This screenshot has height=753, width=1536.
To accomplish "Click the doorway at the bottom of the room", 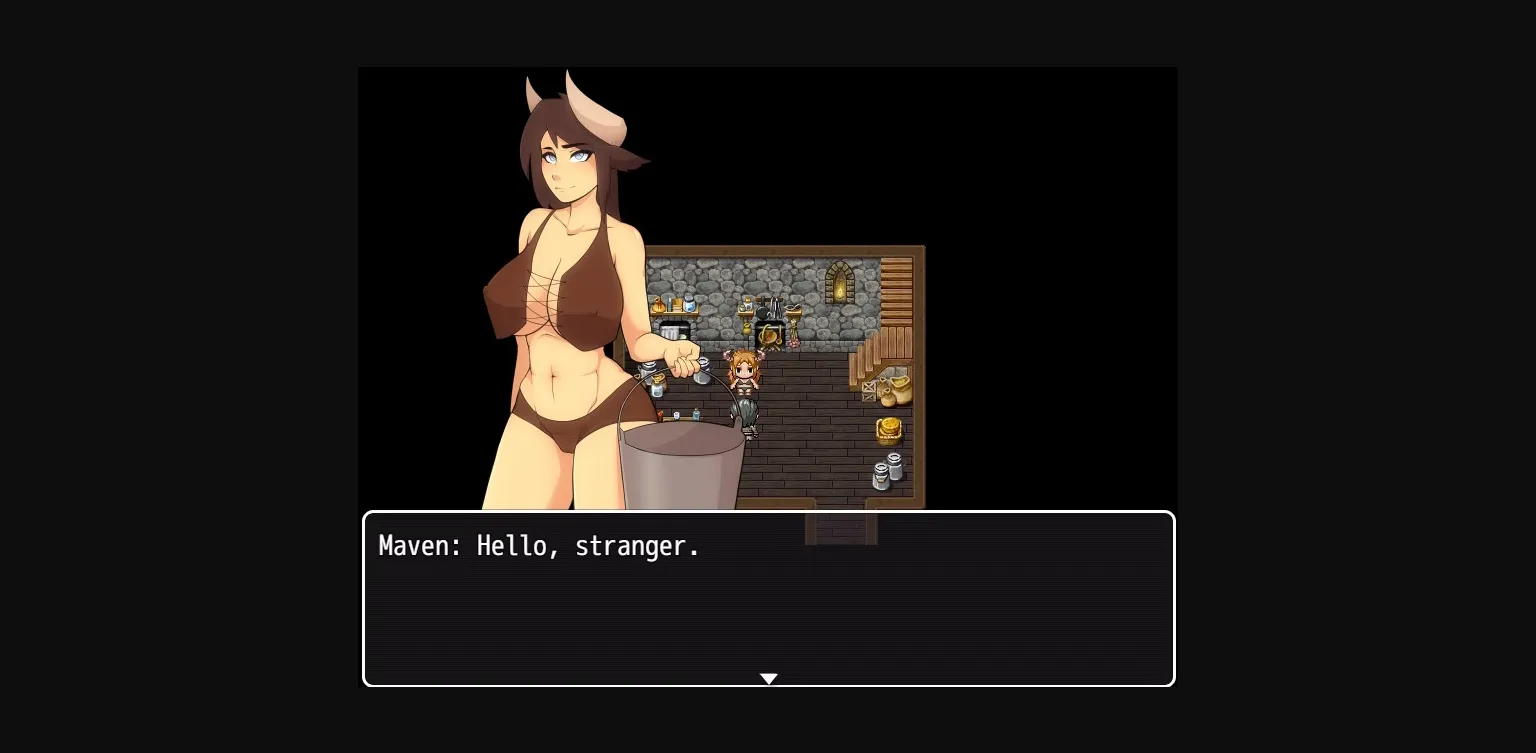I will 842,527.
